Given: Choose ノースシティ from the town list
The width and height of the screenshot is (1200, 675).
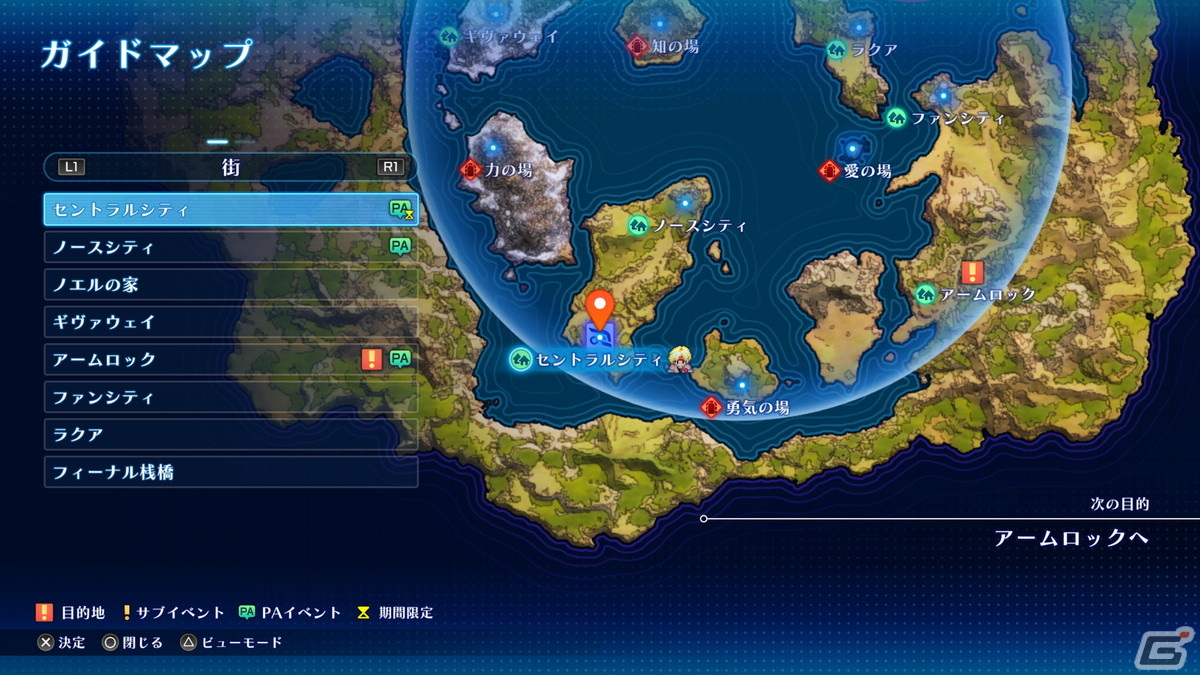Looking at the screenshot, I should (x=230, y=247).
